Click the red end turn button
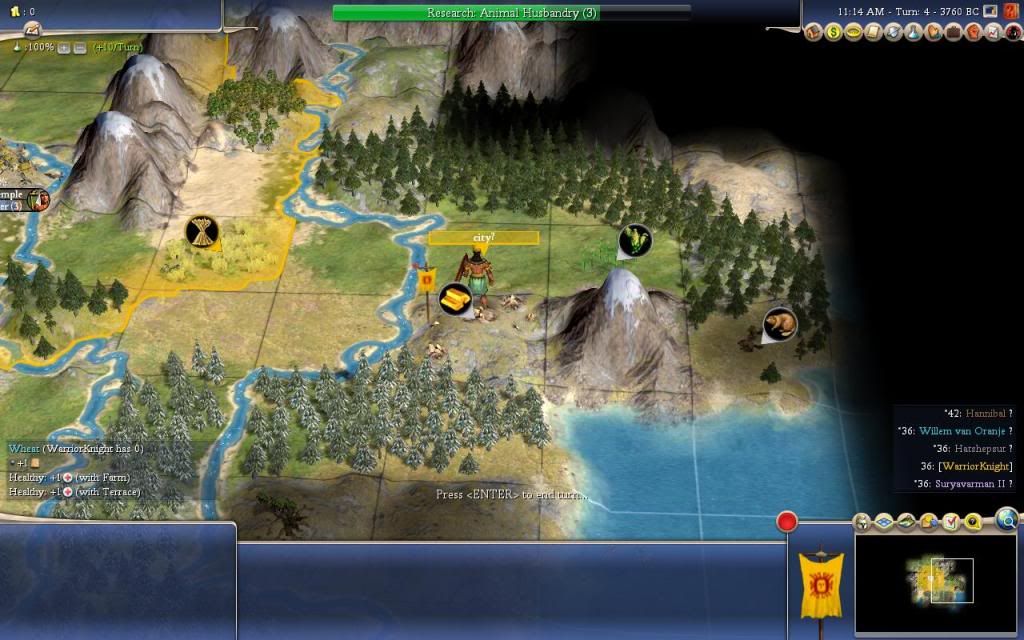Viewport: 1024px width, 640px height. (x=787, y=522)
